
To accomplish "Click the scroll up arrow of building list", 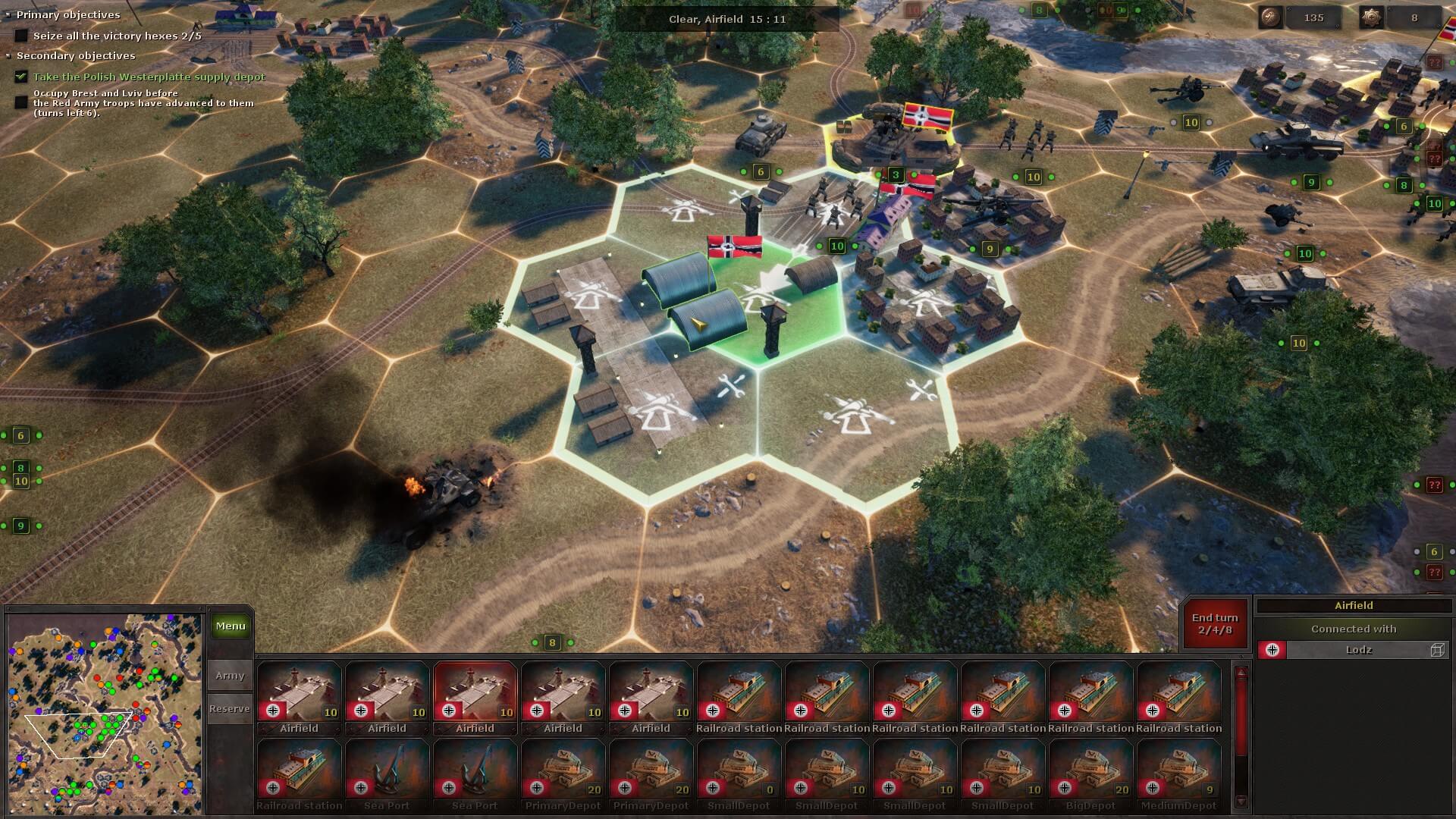I will pos(1241,673).
